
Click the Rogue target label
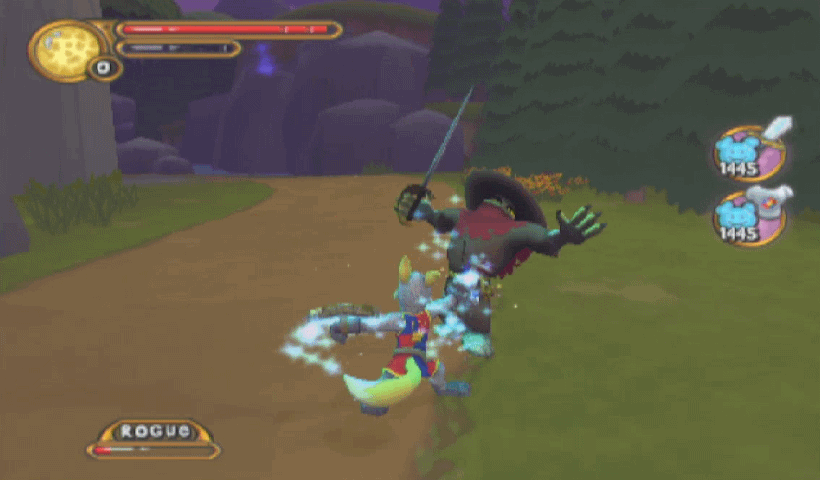point(154,431)
